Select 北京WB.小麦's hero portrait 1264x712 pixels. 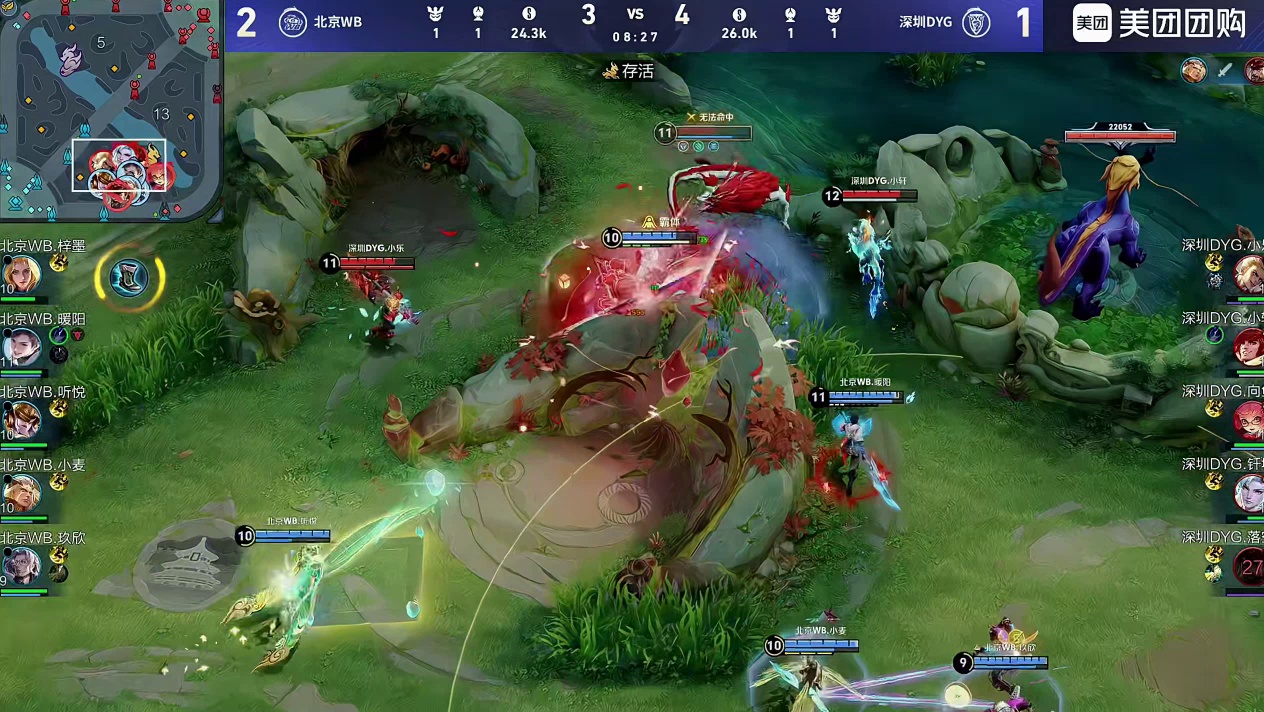[x=21, y=493]
